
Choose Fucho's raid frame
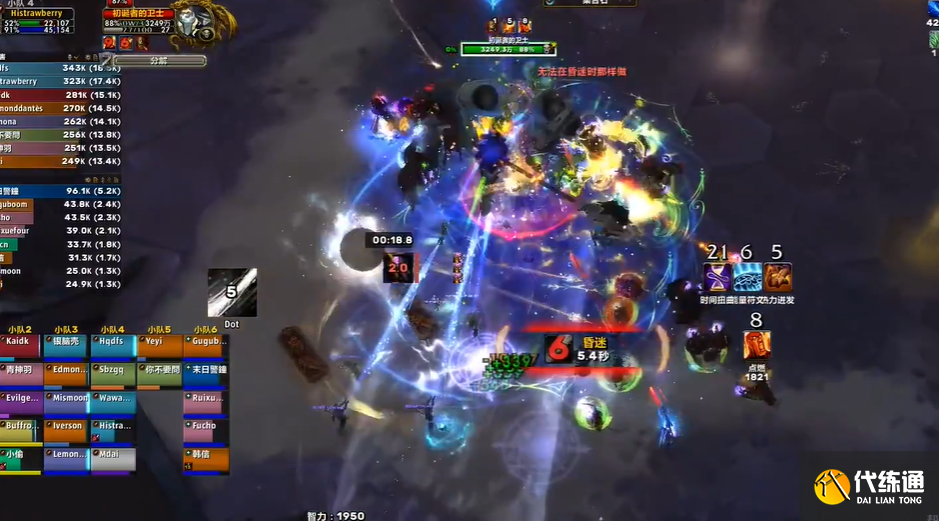coord(205,430)
